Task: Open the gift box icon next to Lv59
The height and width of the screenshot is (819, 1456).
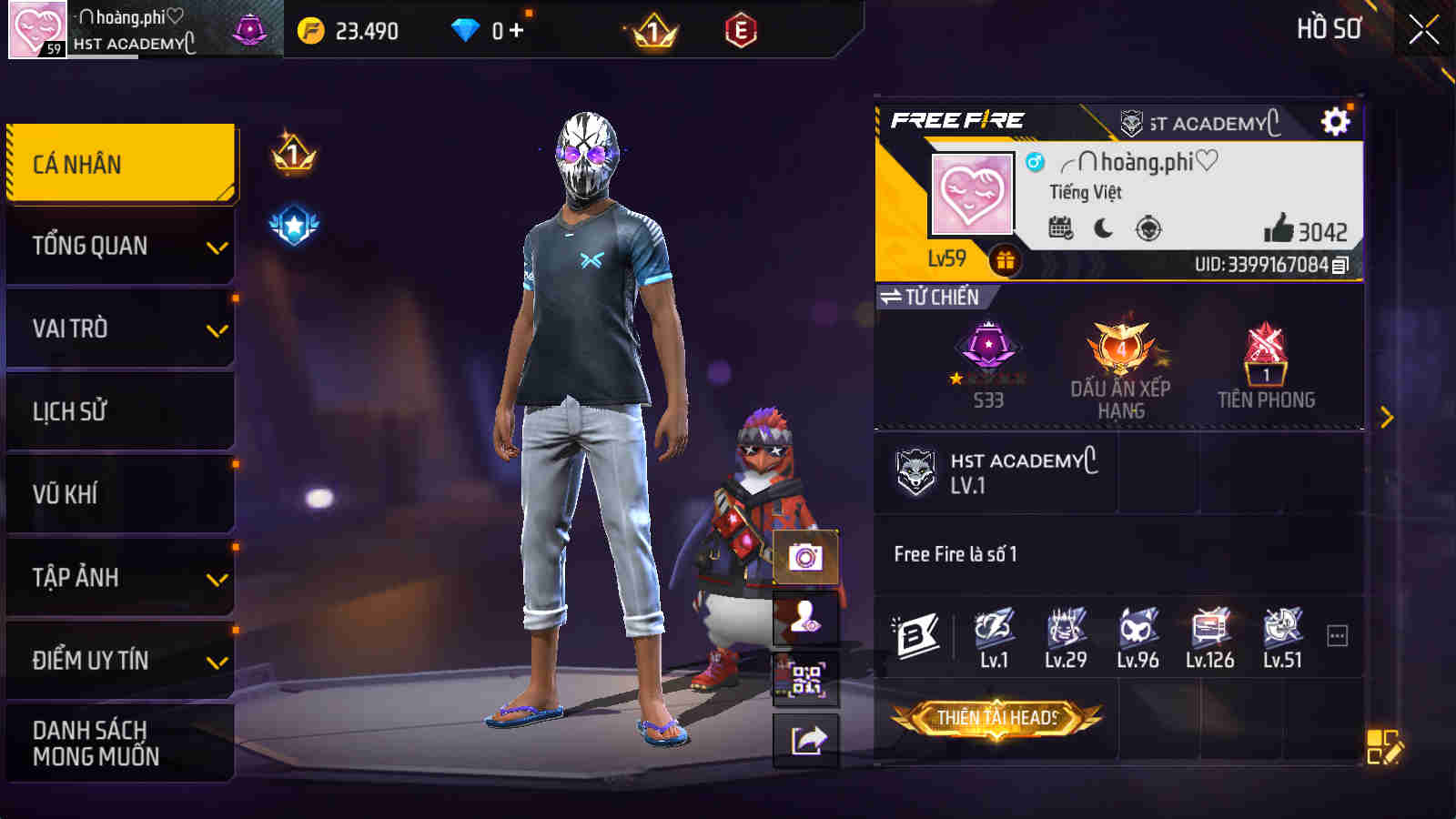Action: (x=1005, y=261)
